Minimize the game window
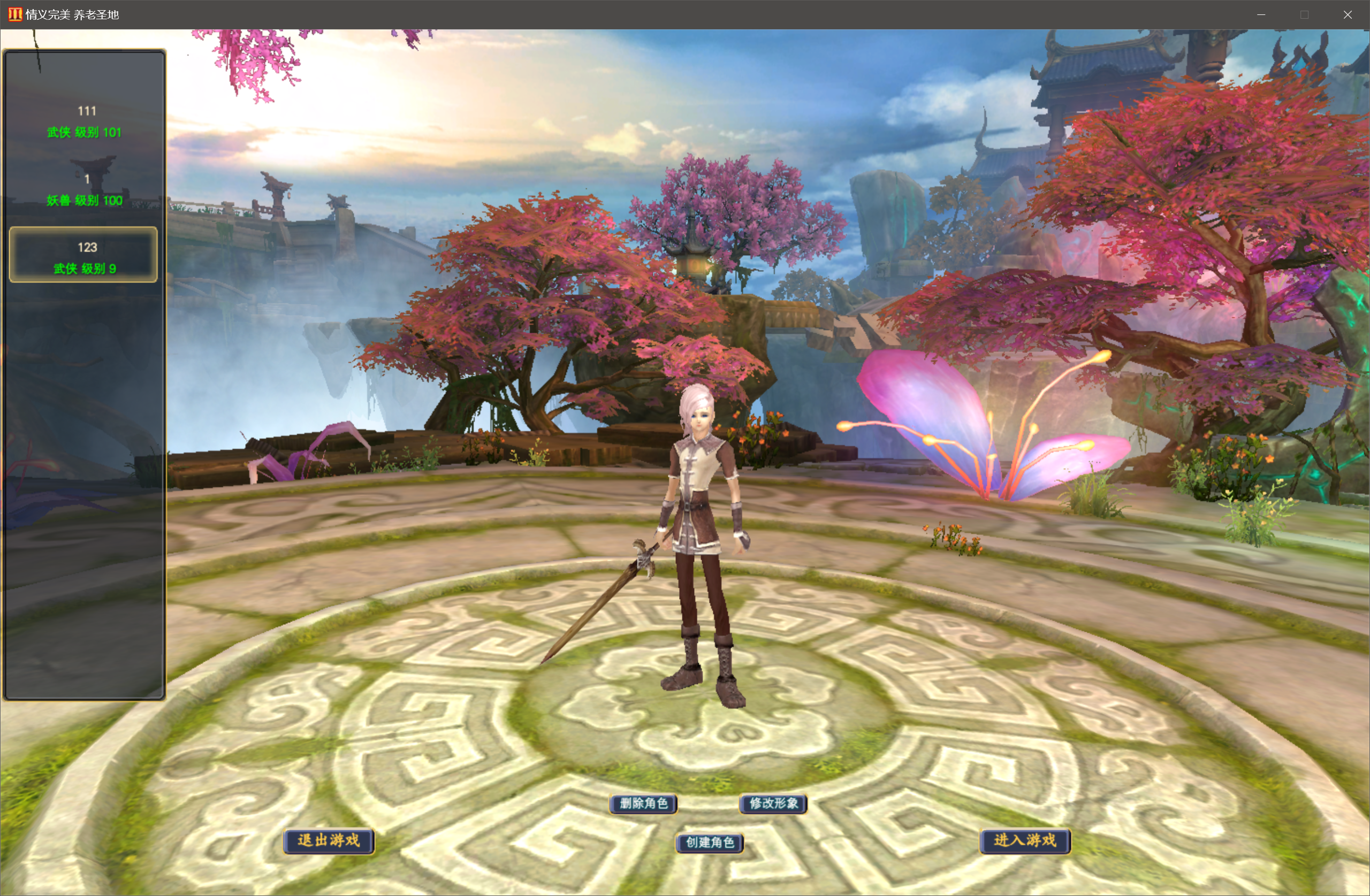The image size is (1370, 896). coord(1261,15)
